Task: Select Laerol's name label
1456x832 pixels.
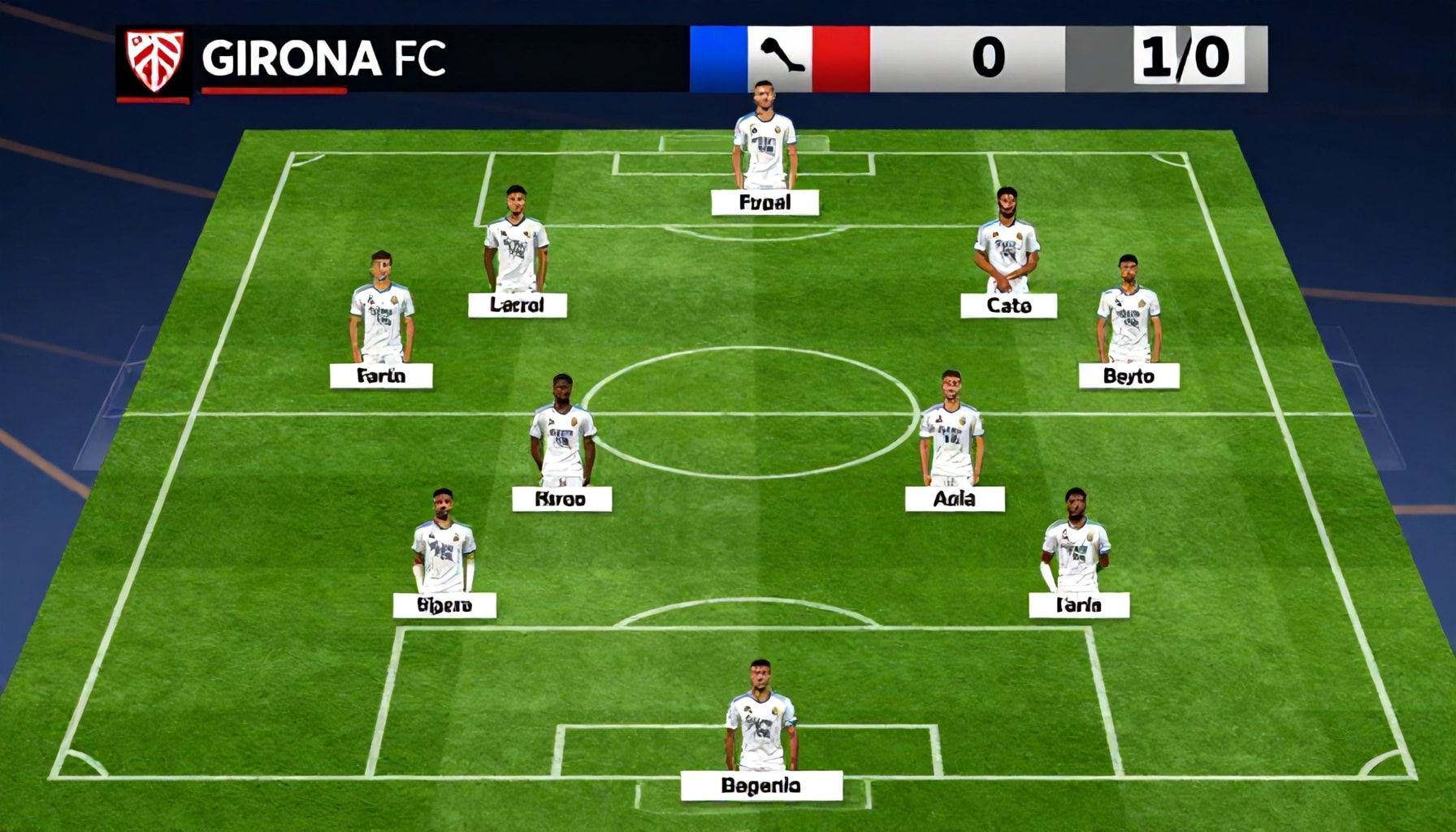Action: tap(518, 306)
